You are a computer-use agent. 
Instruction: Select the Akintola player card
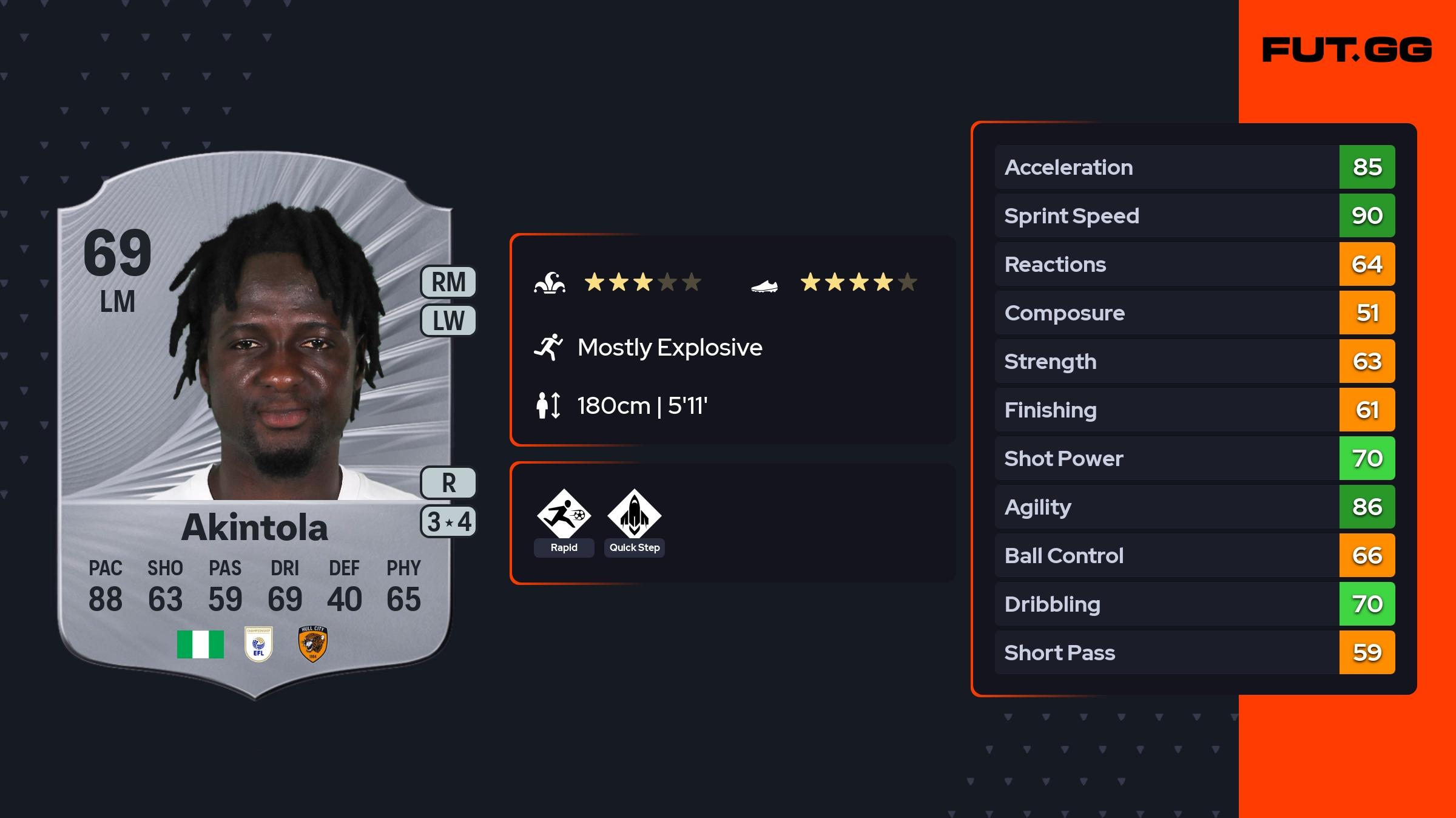pos(255,425)
